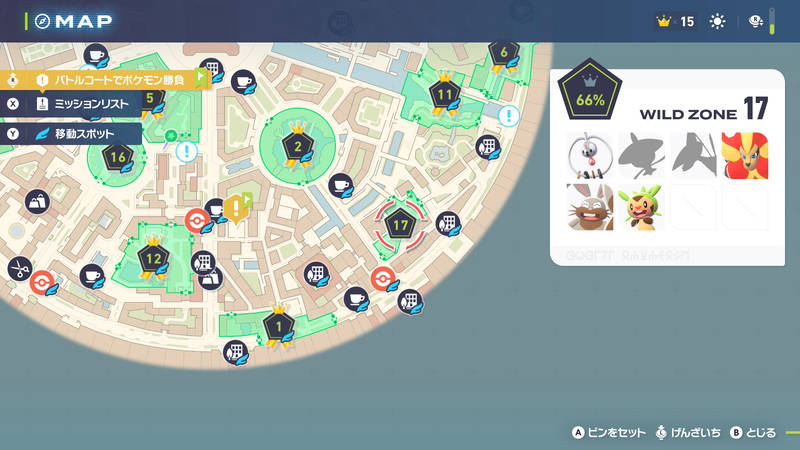The height and width of the screenshot is (450, 800).
Task: Click the Wild Zone 16 marker
Action: pyautogui.click(x=118, y=158)
